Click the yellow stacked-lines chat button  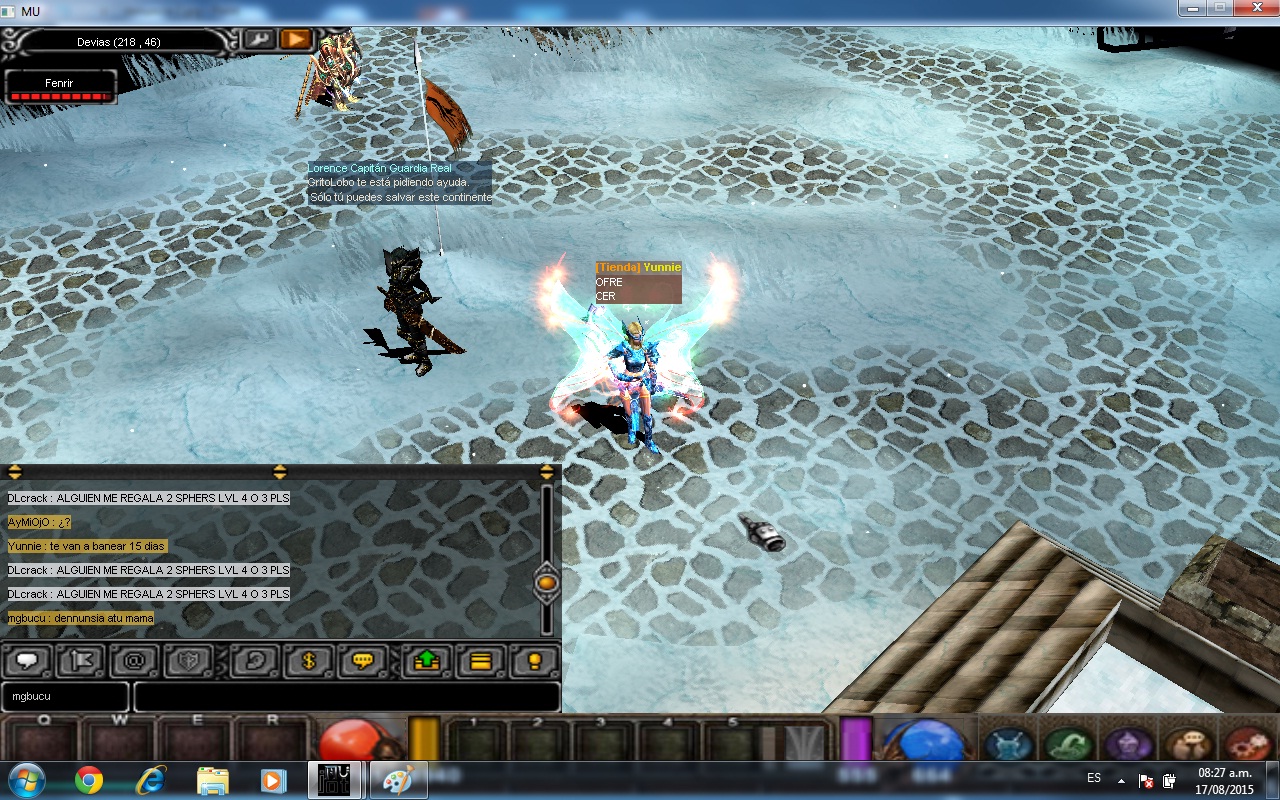481,661
